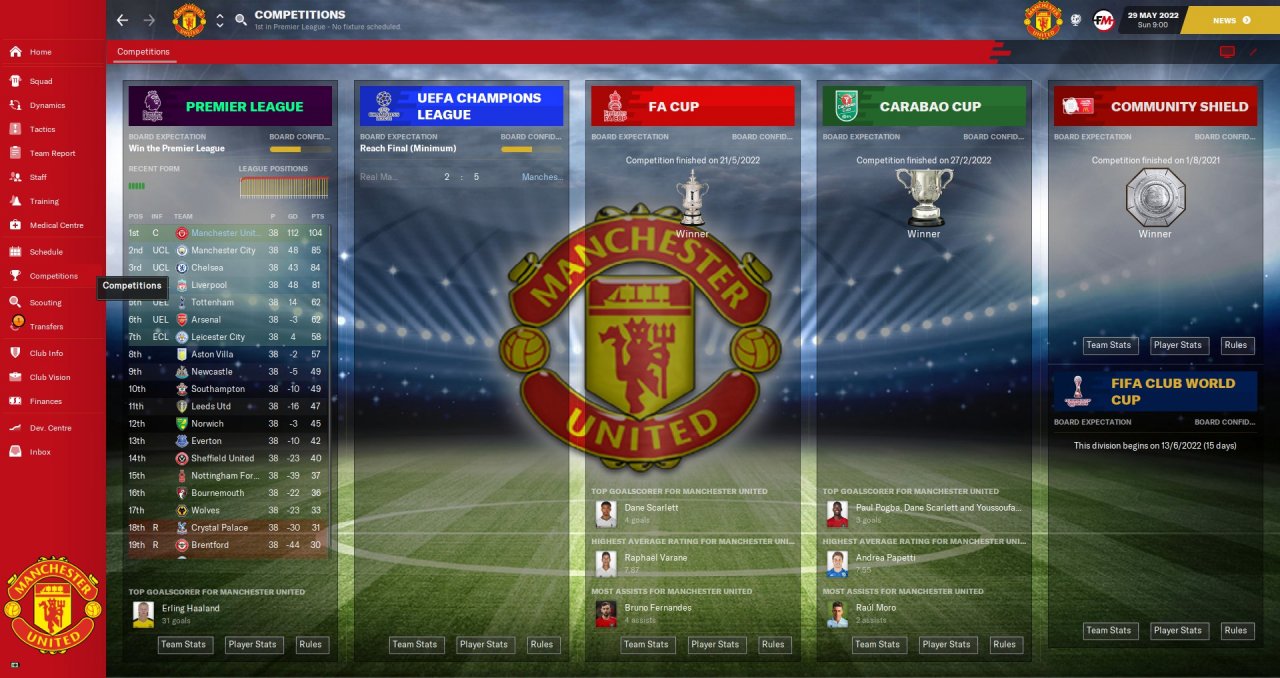Image resolution: width=1280 pixels, height=678 pixels.
Task: View Carabao Cup Team Stats
Action: [877, 645]
